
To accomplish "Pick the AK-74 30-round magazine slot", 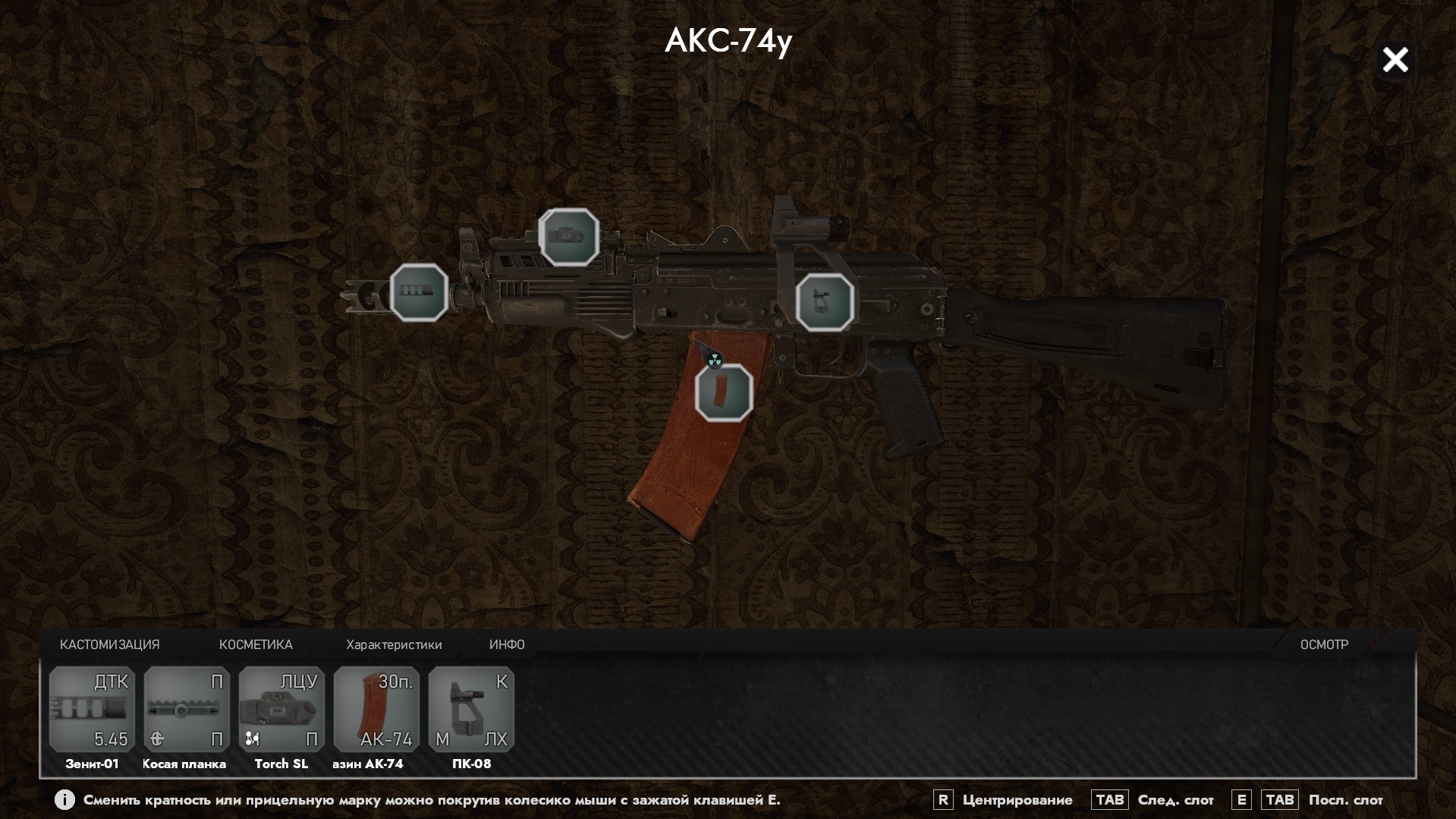I will [376, 710].
